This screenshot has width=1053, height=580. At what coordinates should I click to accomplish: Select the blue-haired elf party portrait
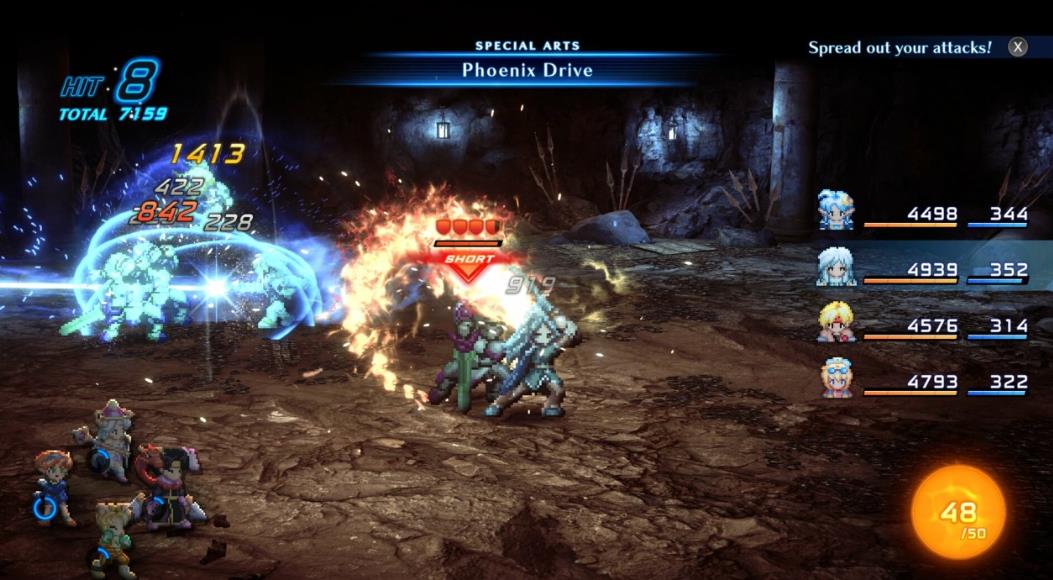(x=836, y=211)
